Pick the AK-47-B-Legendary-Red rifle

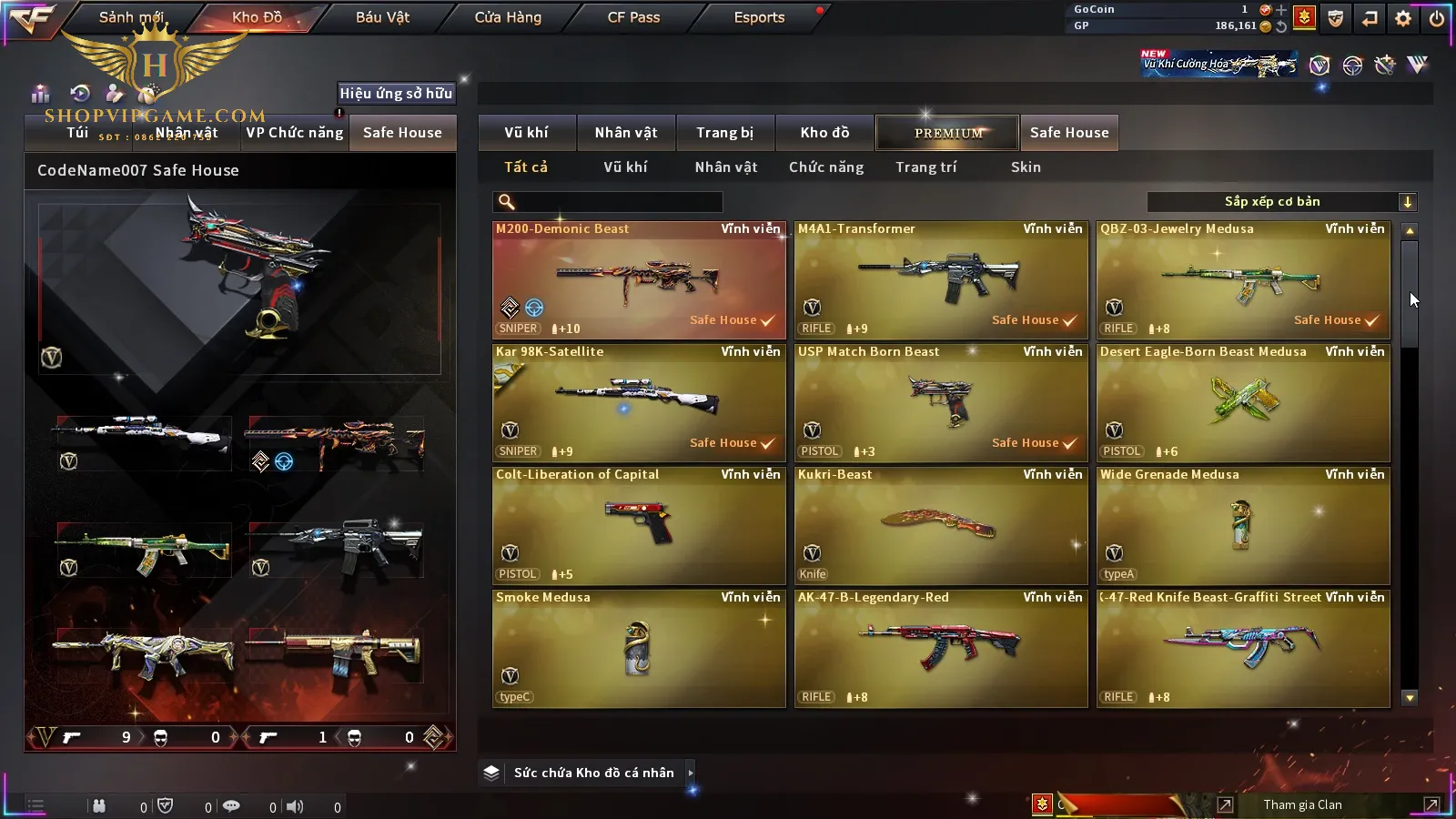coord(941,649)
